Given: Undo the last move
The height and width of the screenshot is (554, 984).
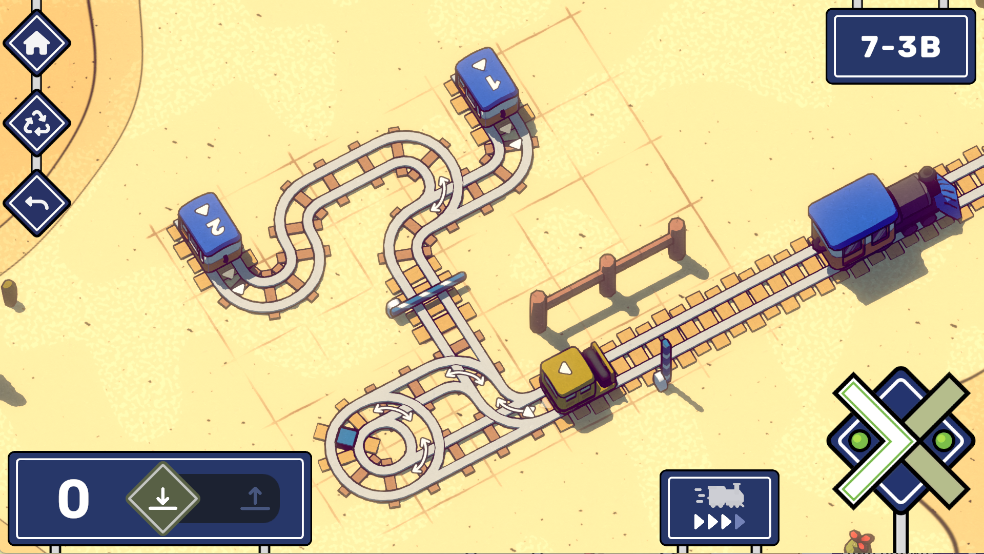Looking at the screenshot, I should pyautogui.click(x=37, y=203).
